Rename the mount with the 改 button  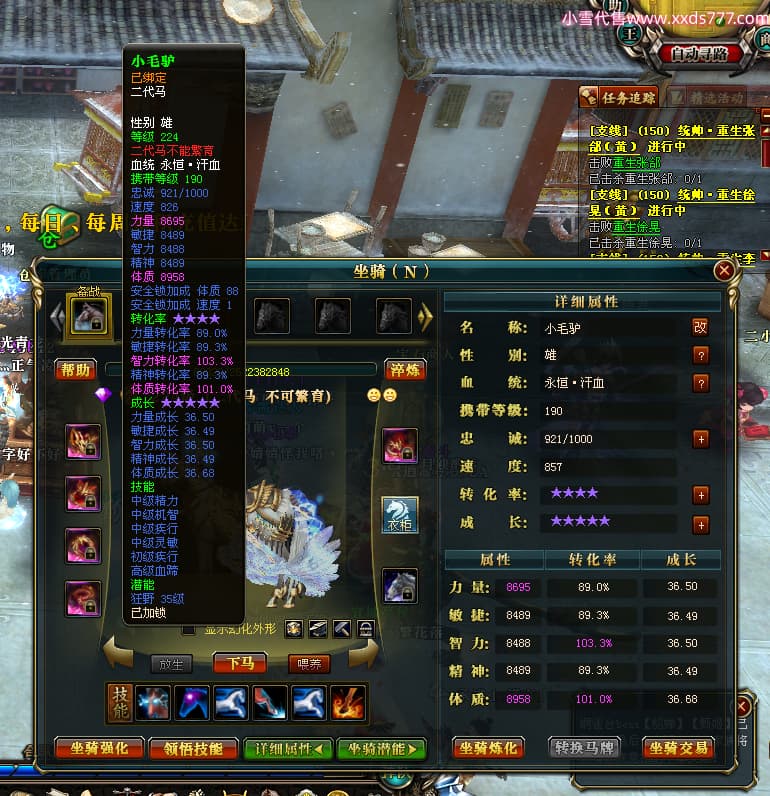pyautogui.click(x=701, y=327)
